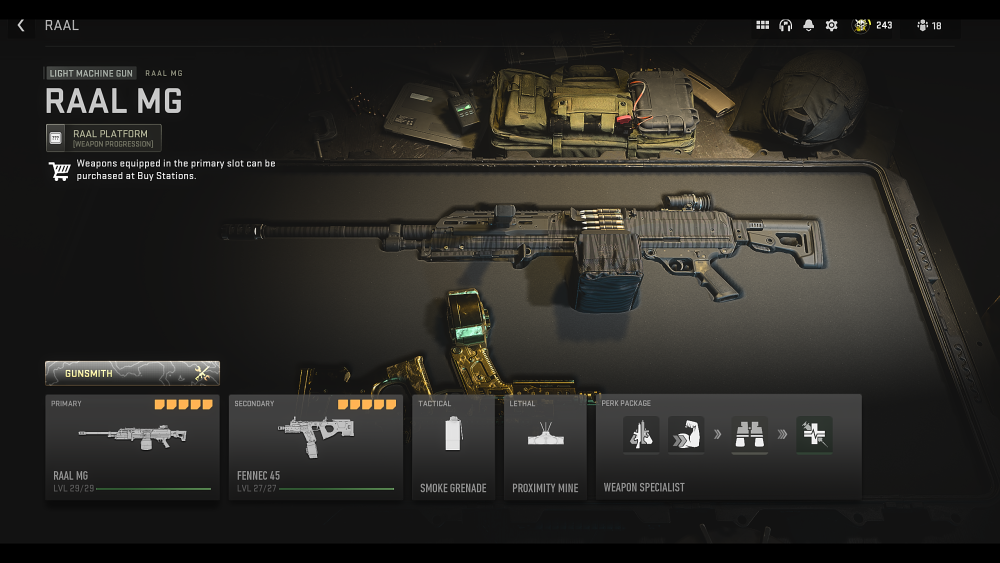Show notifications with the bell icon
The height and width of the screenshot is (563, 1000).
[x=808, y=25]
